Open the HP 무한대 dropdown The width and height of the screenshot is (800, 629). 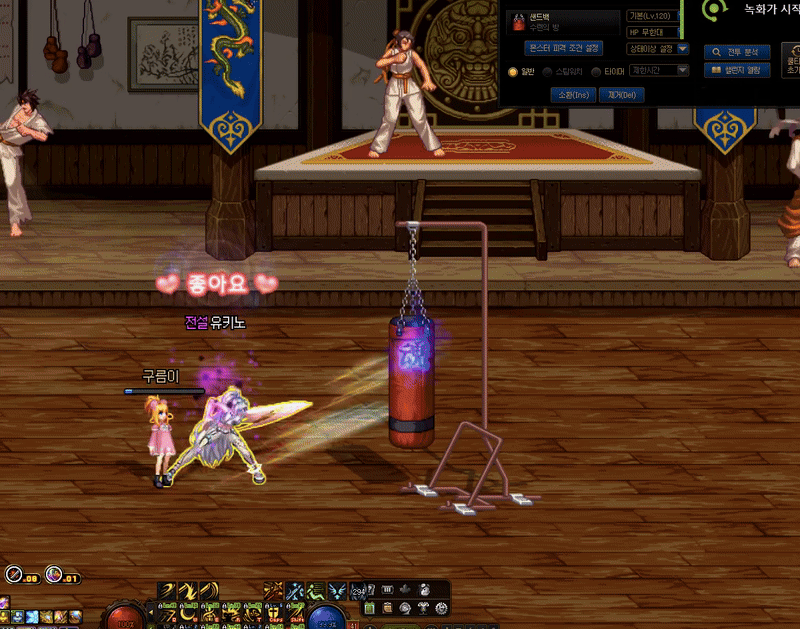657,32
